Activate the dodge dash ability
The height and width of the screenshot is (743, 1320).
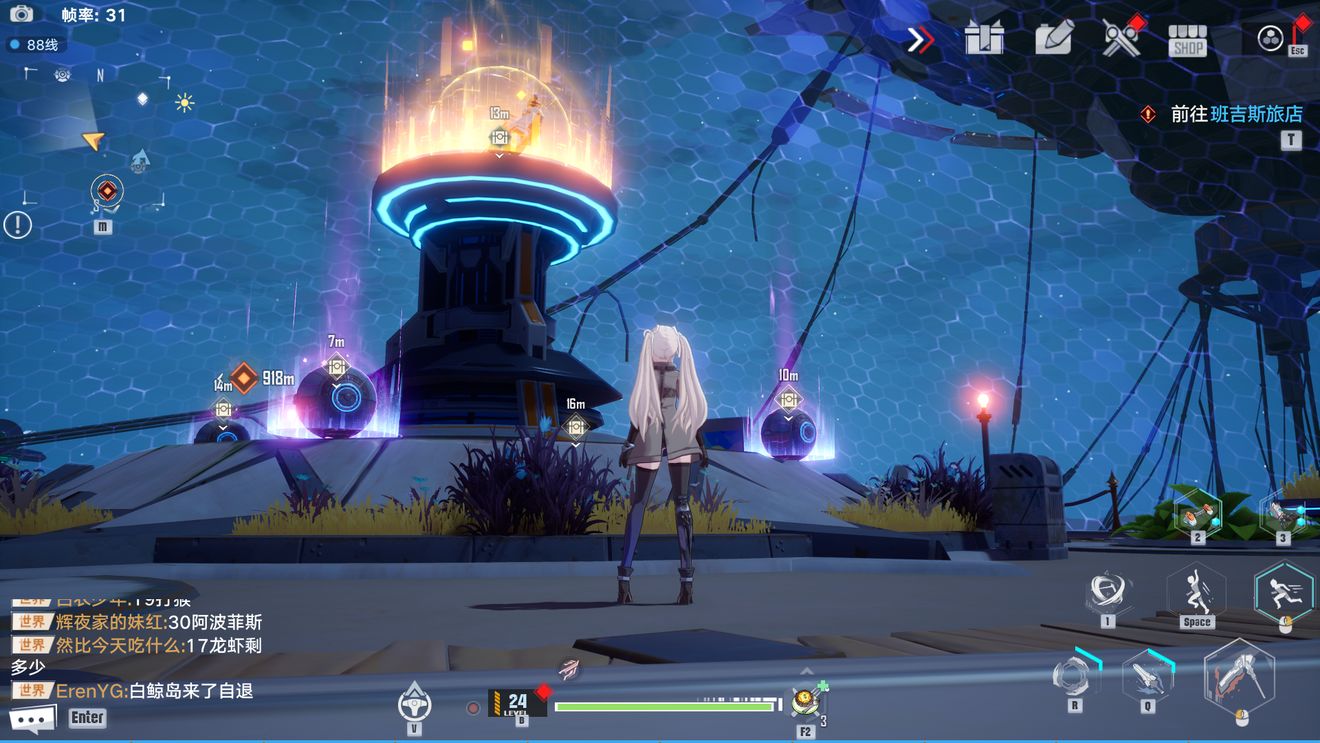point(1284,591)
